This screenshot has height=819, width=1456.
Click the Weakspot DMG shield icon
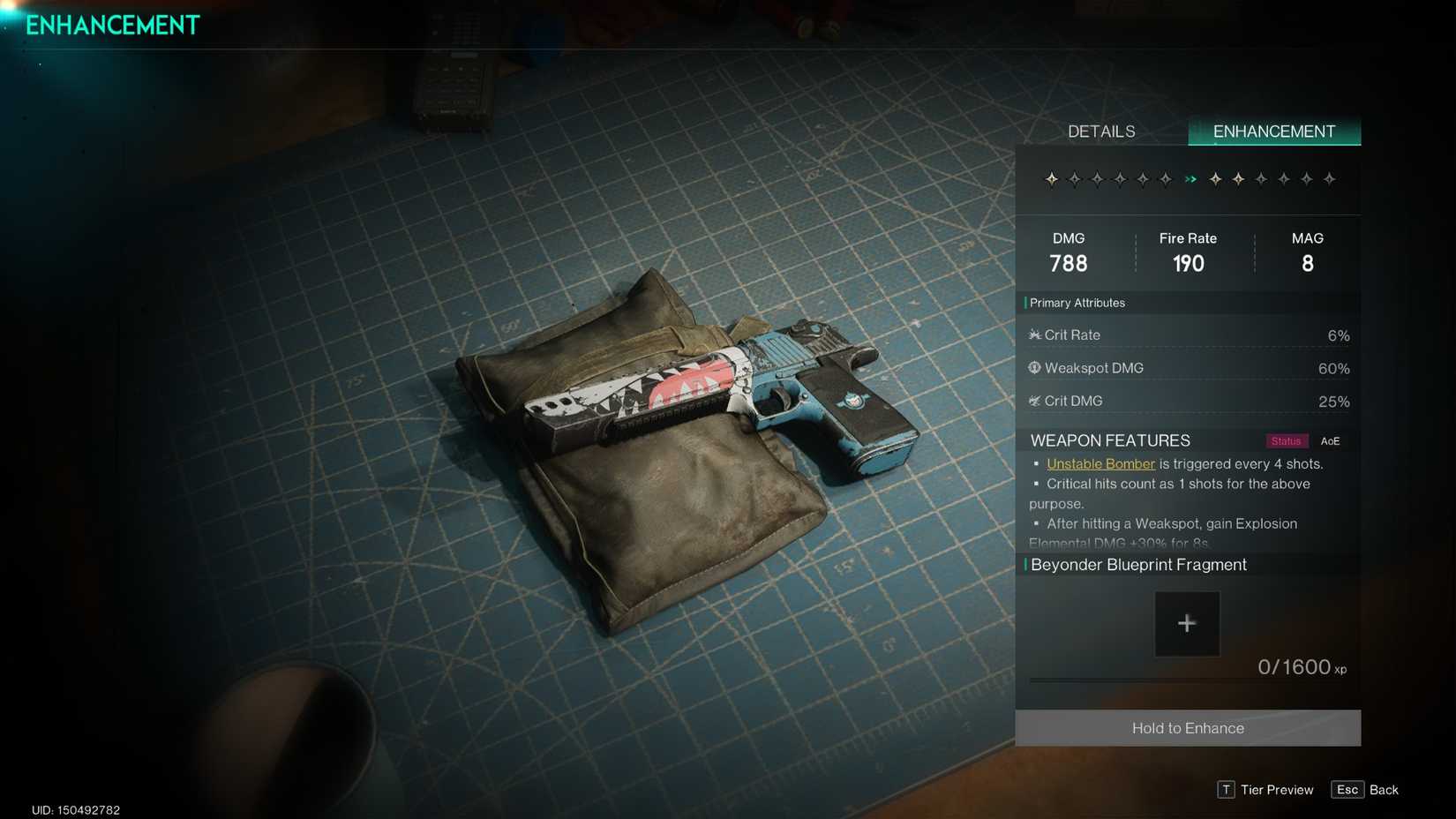tap(1033, 368)
